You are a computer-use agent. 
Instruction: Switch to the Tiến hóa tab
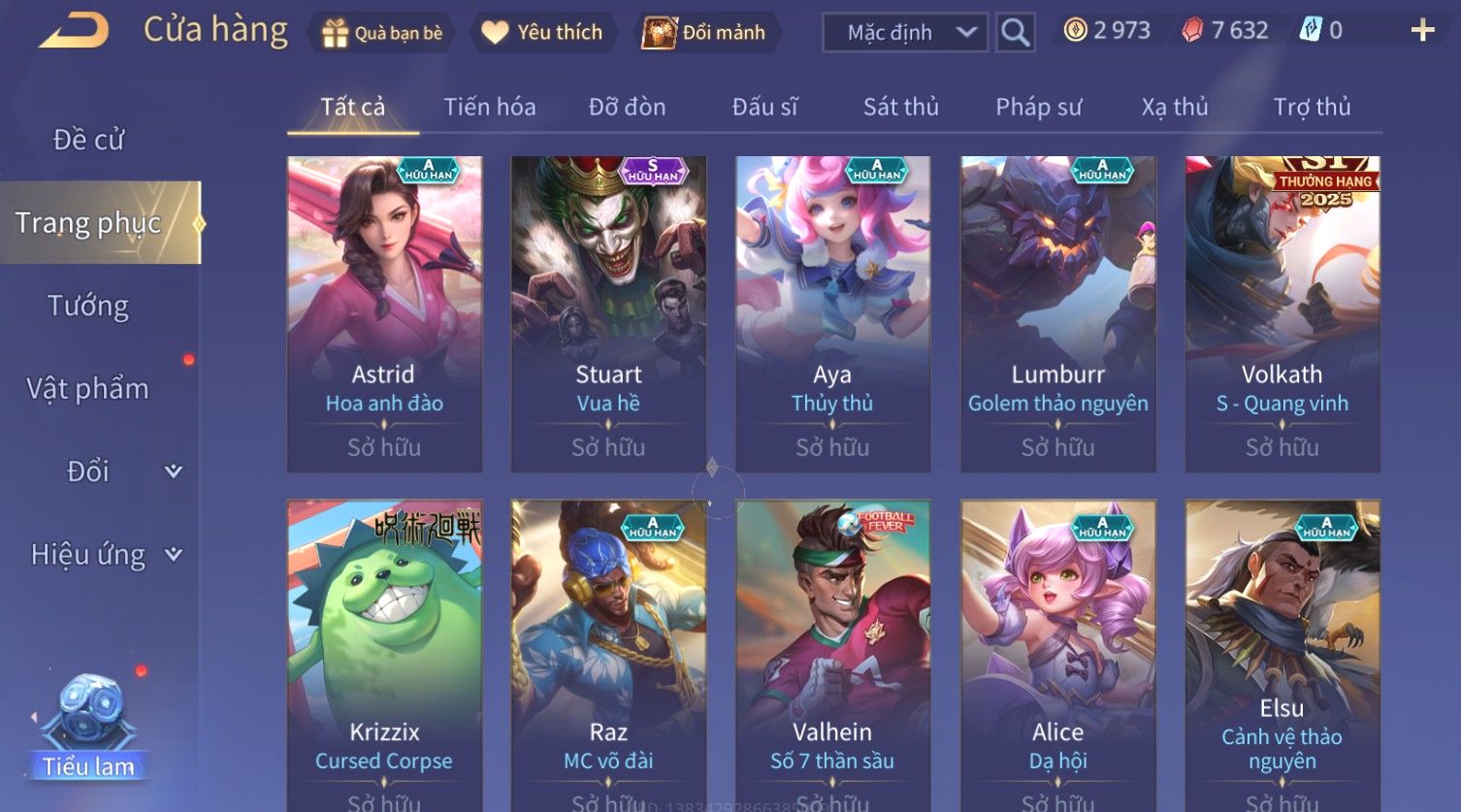[x=489, y=107]
